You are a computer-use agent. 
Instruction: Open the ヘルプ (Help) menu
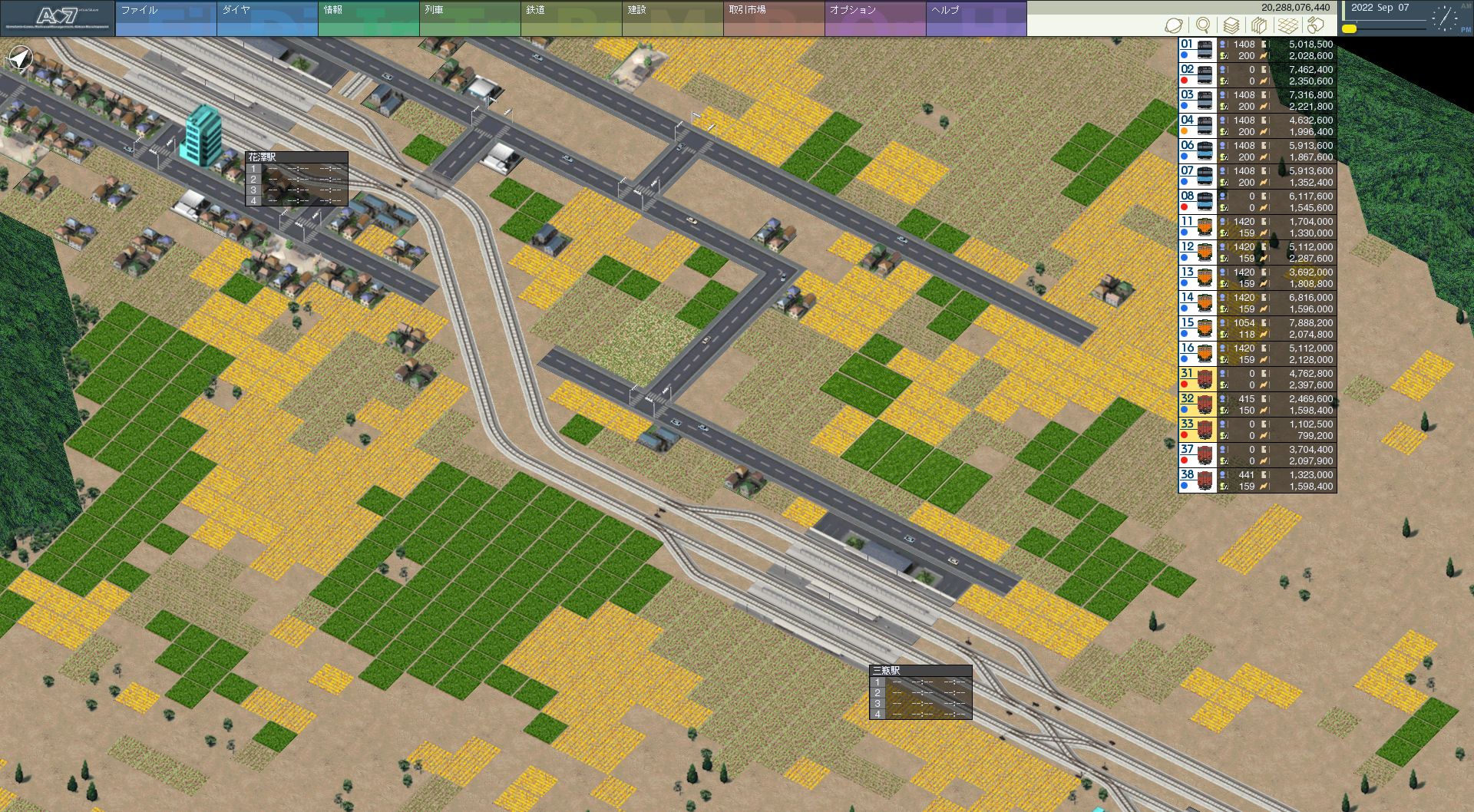[x=976, y=18]
